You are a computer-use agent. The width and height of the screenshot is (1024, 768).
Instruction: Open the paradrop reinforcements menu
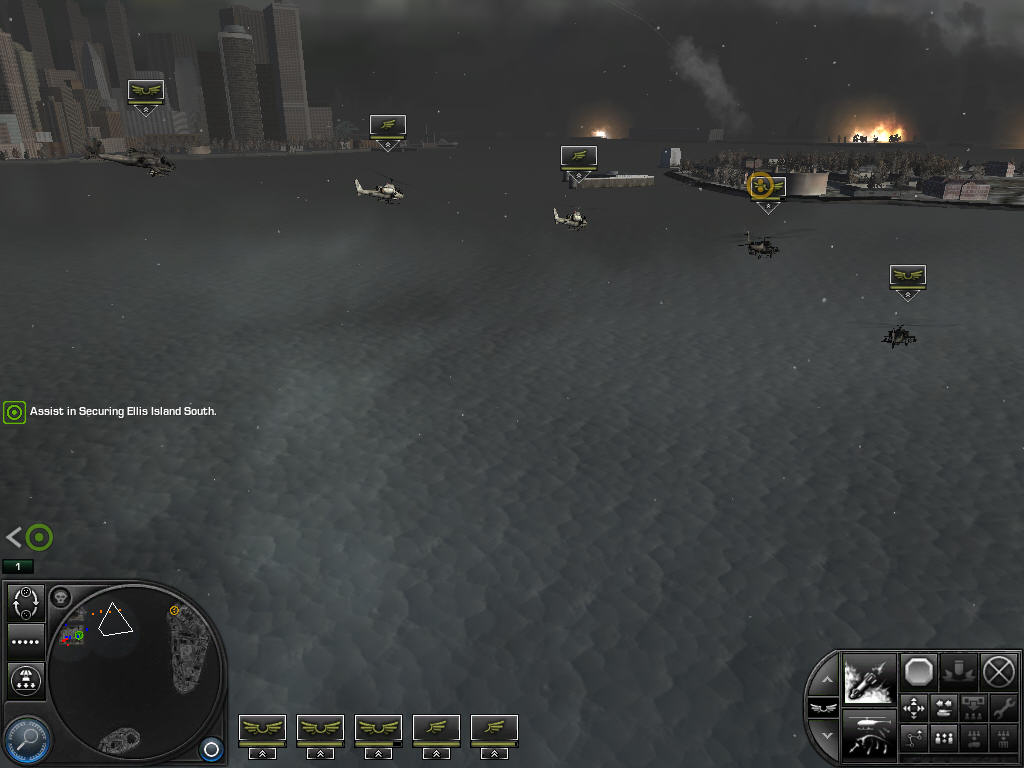pyautogui.click(x=26, y=680)
